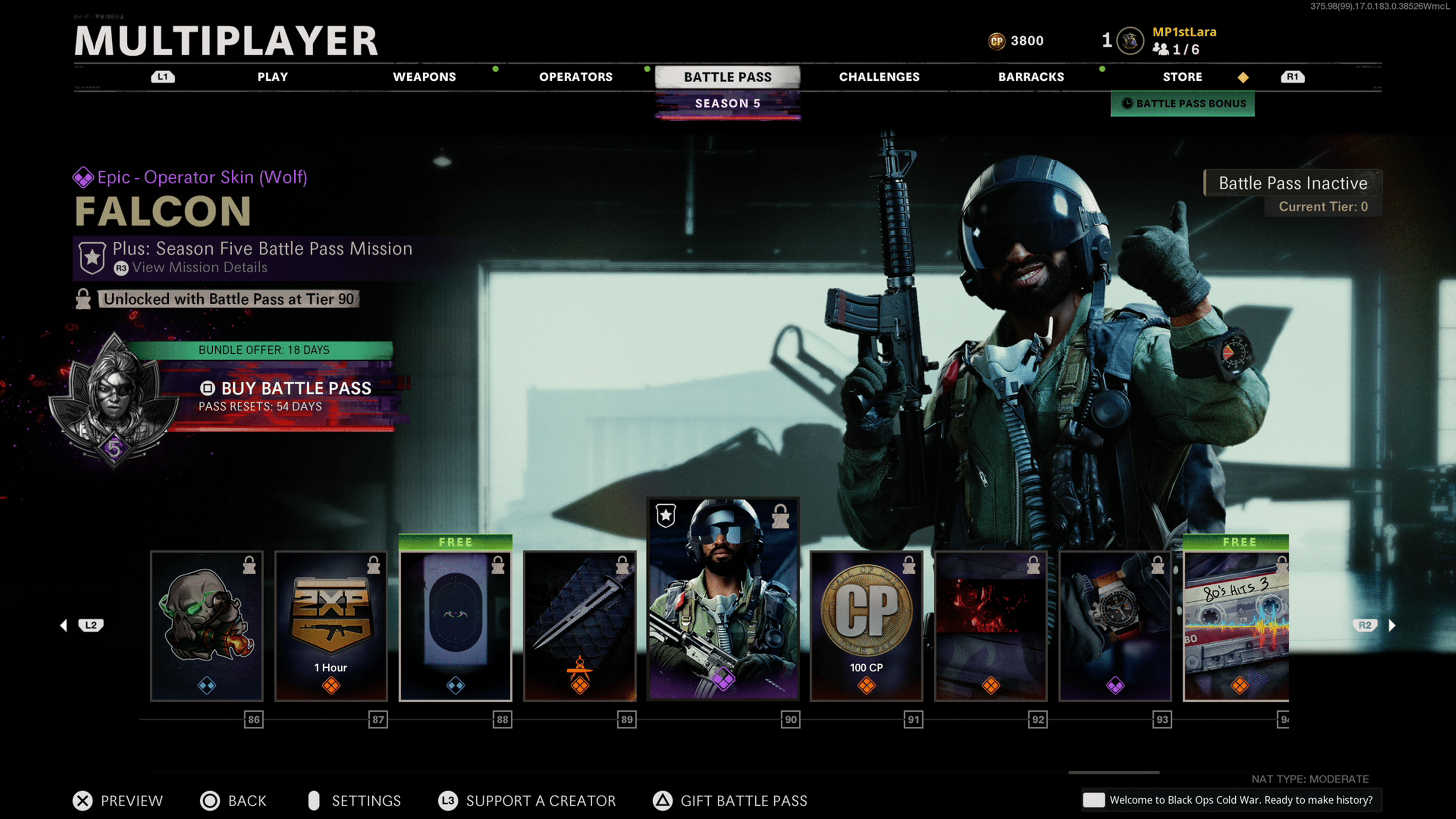Viewport: 1456px width, 819px height.
Task: Select the tier 93 wristwatch reward
Action: coord(1115,626)
